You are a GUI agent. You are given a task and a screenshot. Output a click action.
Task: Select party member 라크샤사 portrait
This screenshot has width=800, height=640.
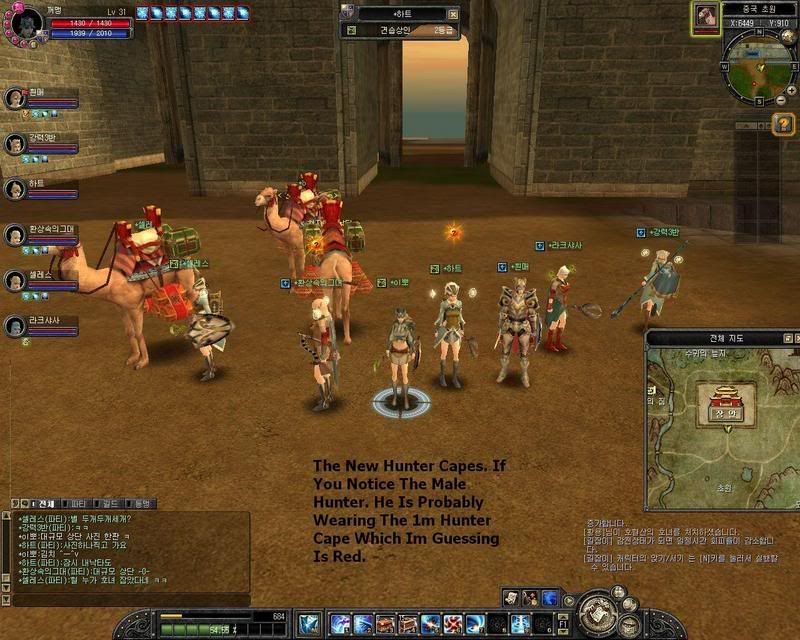(15, 326)
